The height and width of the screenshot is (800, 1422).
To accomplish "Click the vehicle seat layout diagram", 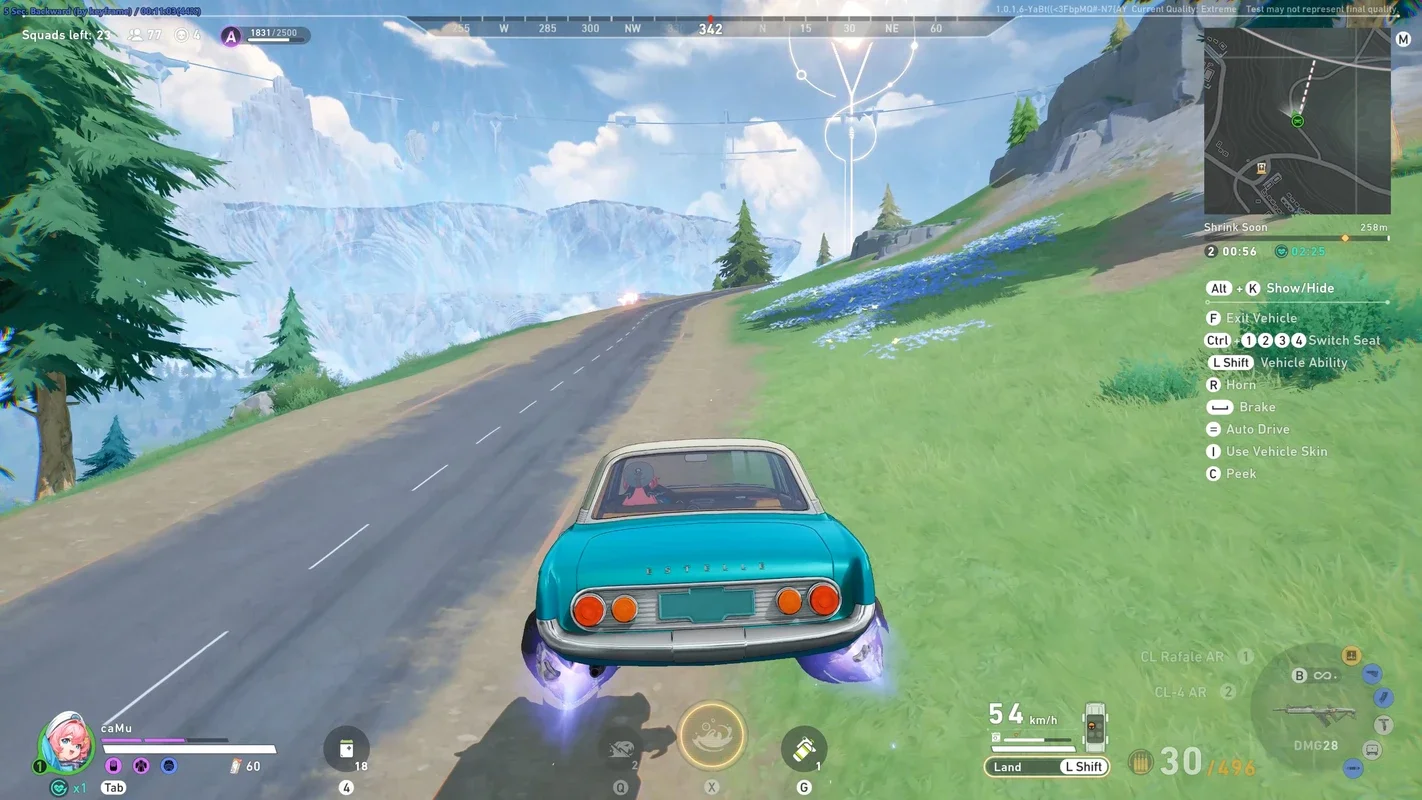I will pyautogui.click(x=1095, y=727).
